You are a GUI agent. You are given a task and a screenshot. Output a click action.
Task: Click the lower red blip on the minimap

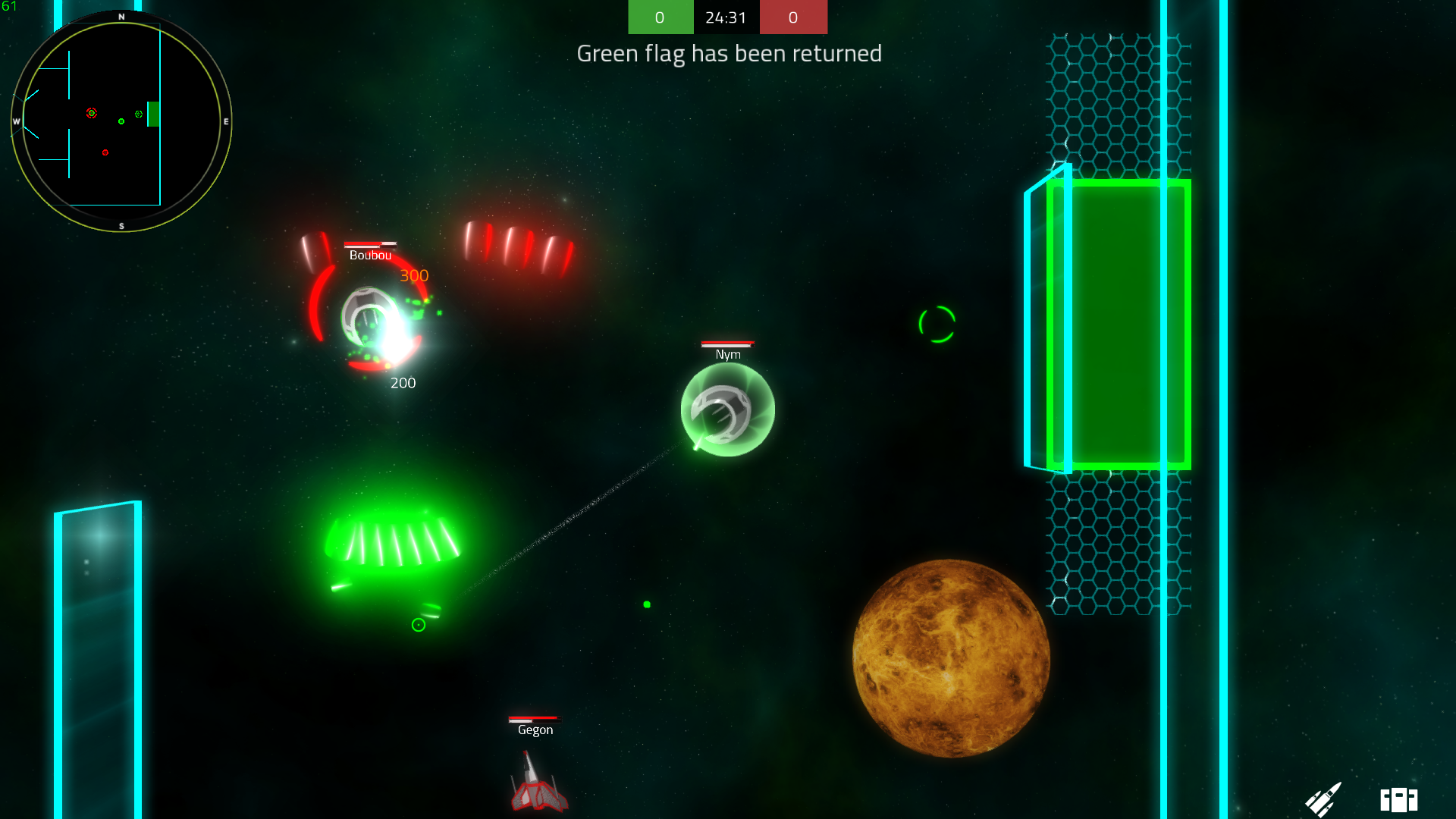coord(105,152)
